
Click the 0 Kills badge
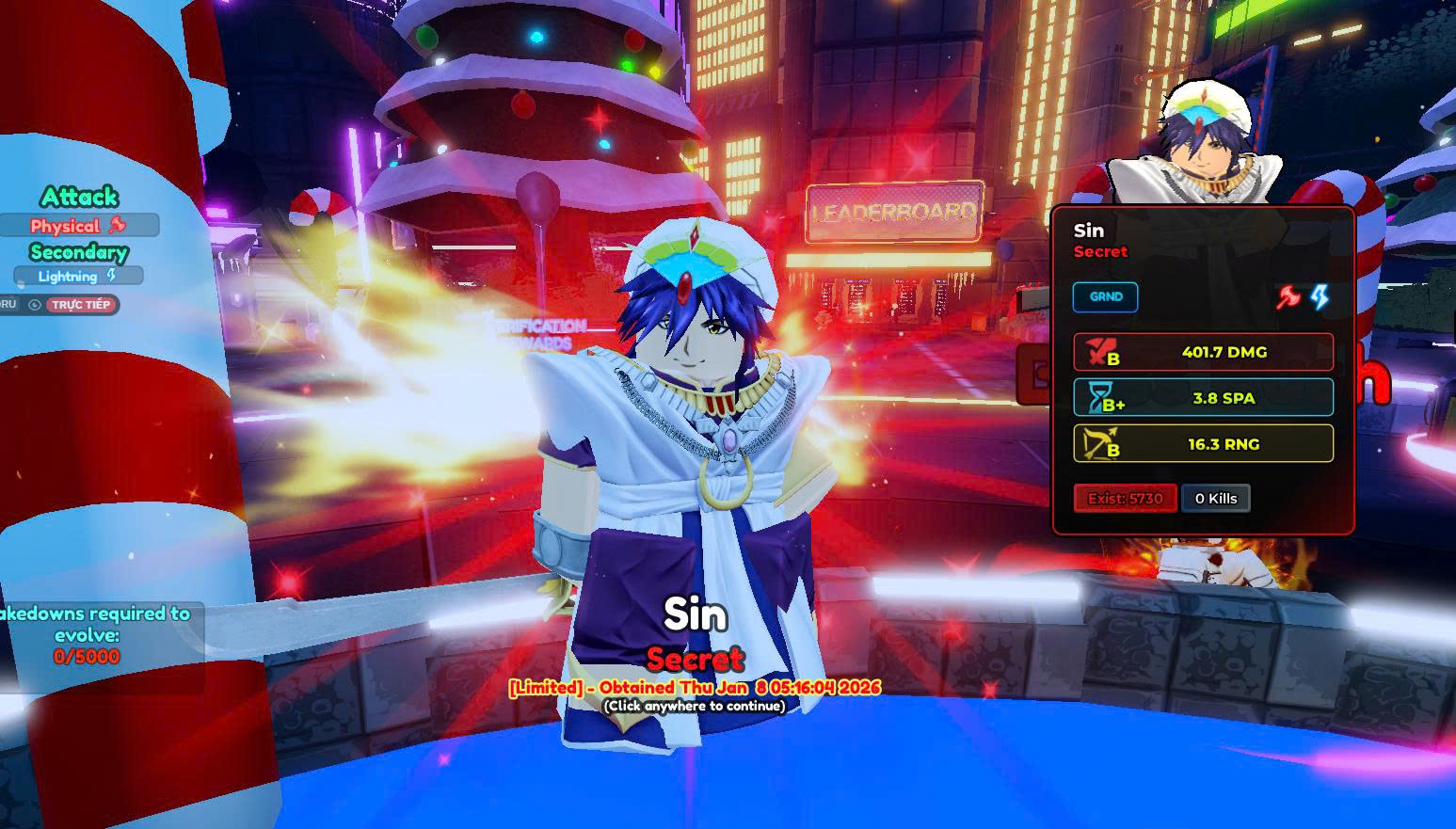pos(1215,499)
